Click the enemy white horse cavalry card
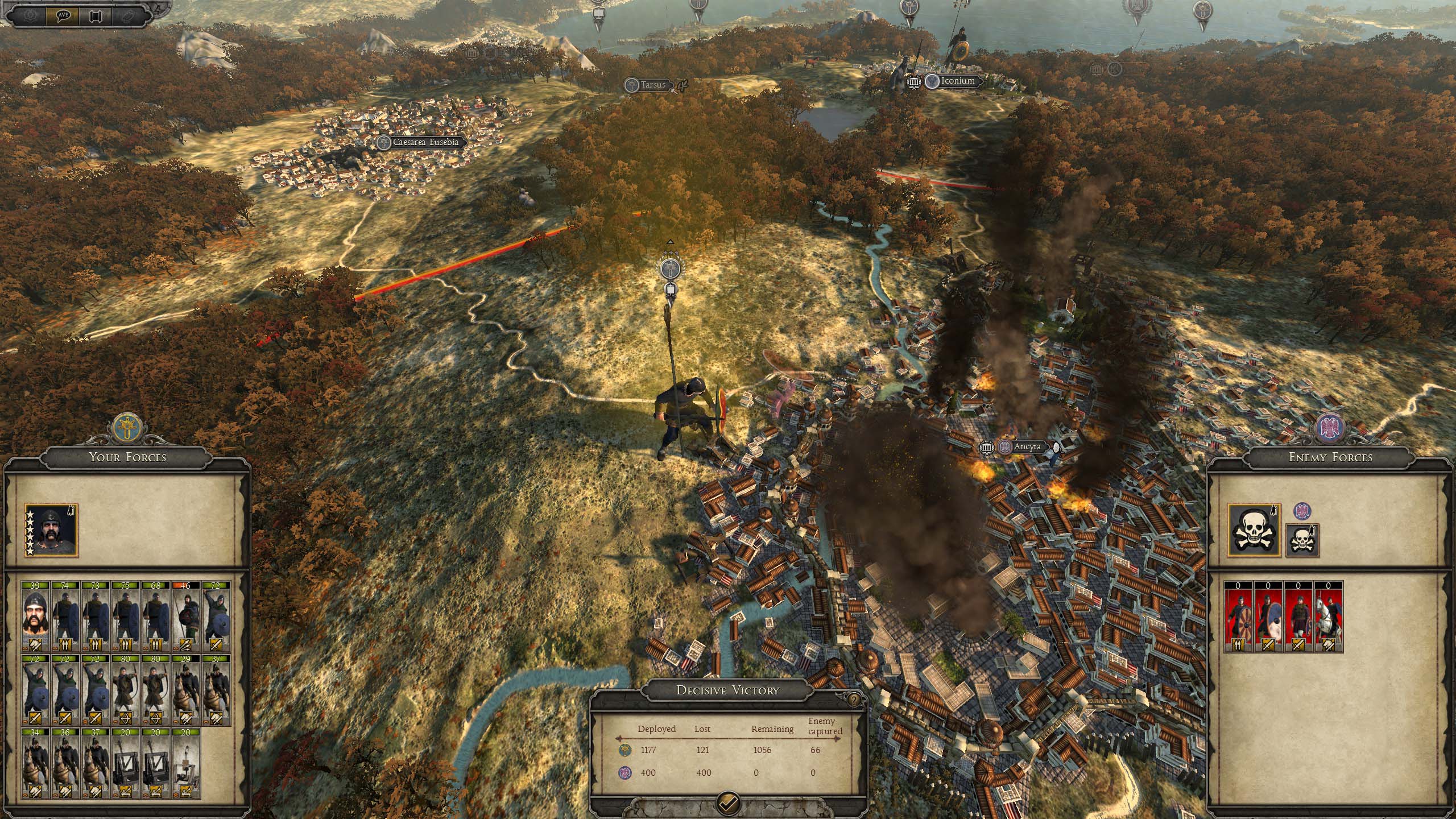The image size is (1456, 819). pyautogui.click(x=1328, y=616)
